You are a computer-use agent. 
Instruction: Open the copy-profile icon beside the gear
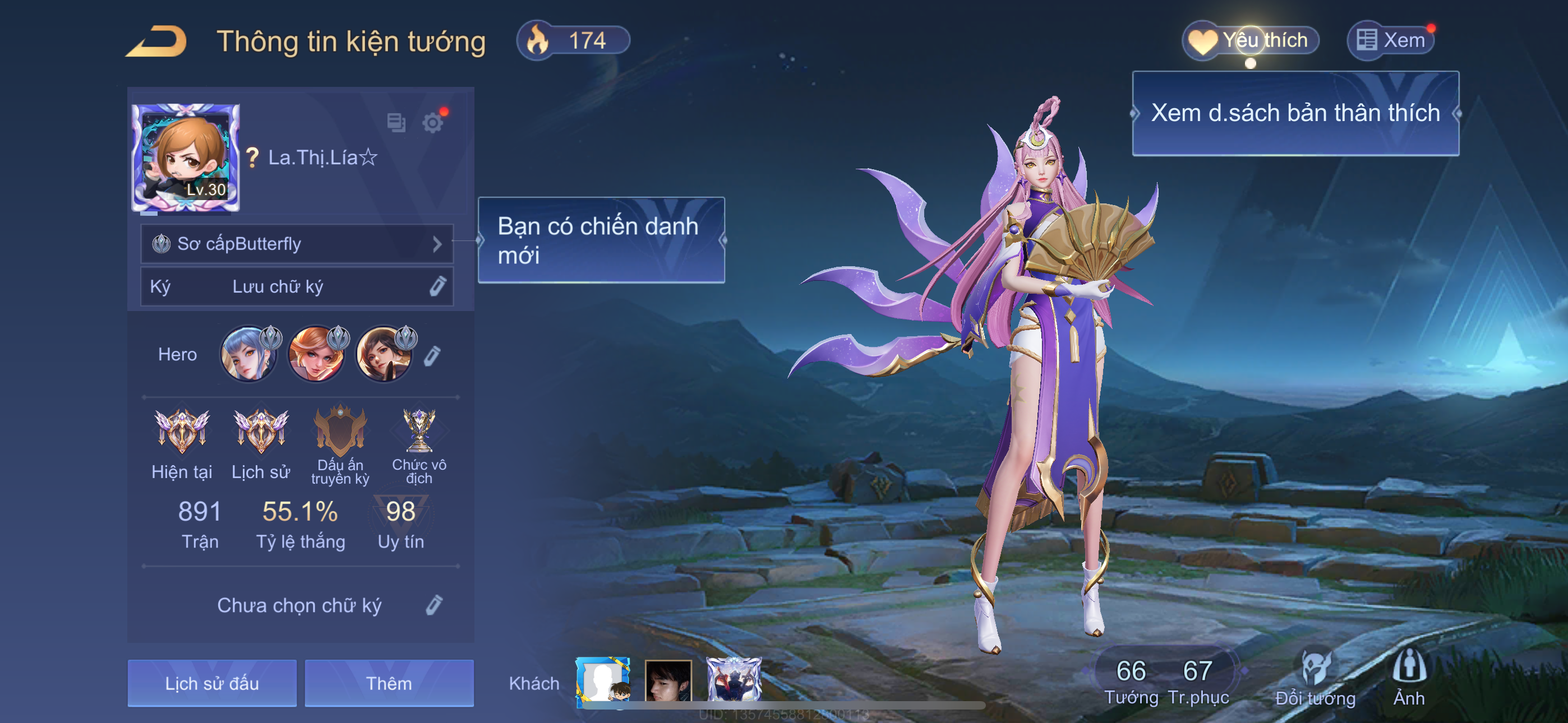[x=396, y=122]
